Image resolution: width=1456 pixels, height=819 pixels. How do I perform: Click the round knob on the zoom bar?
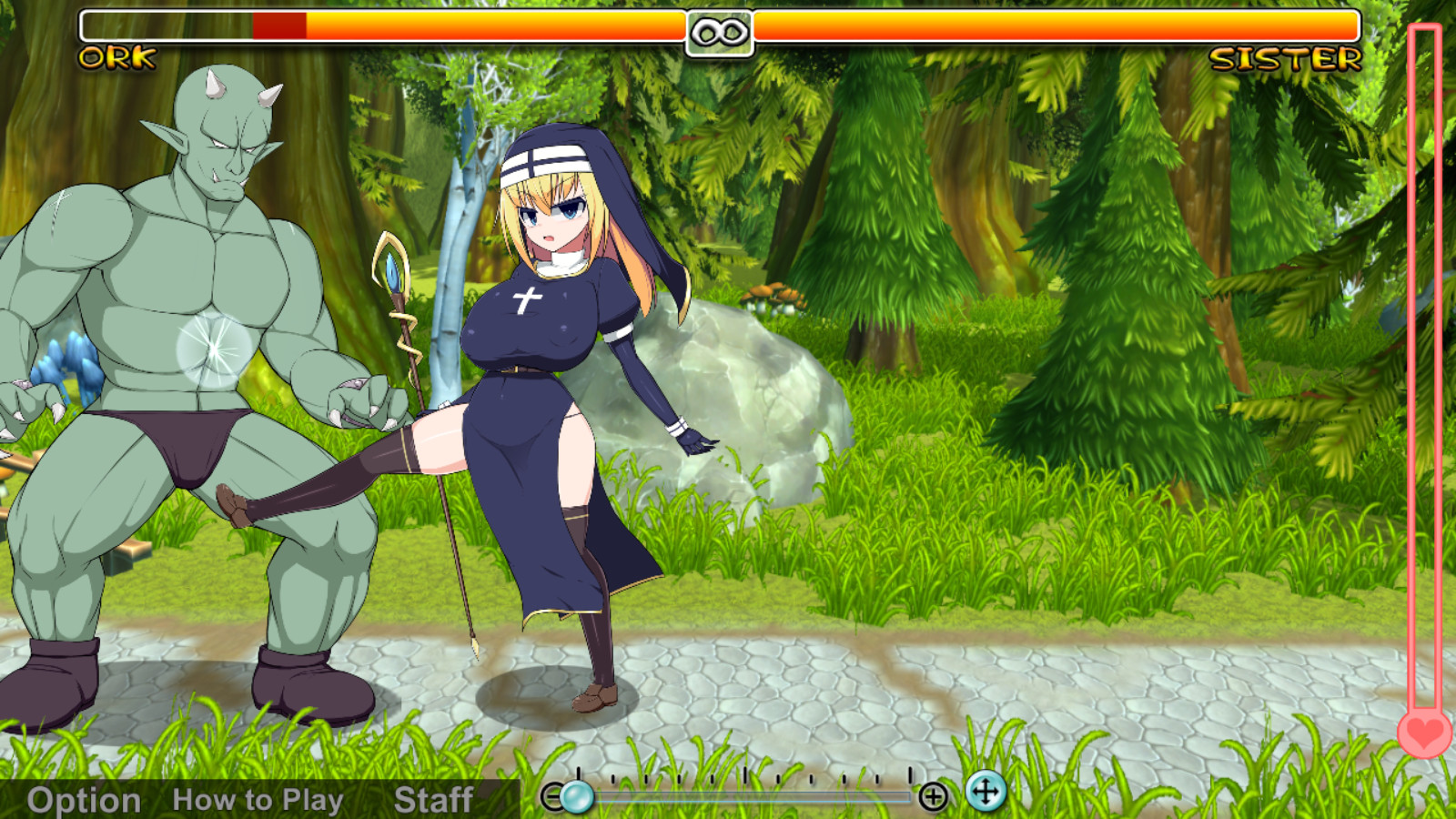pos(577,795)
